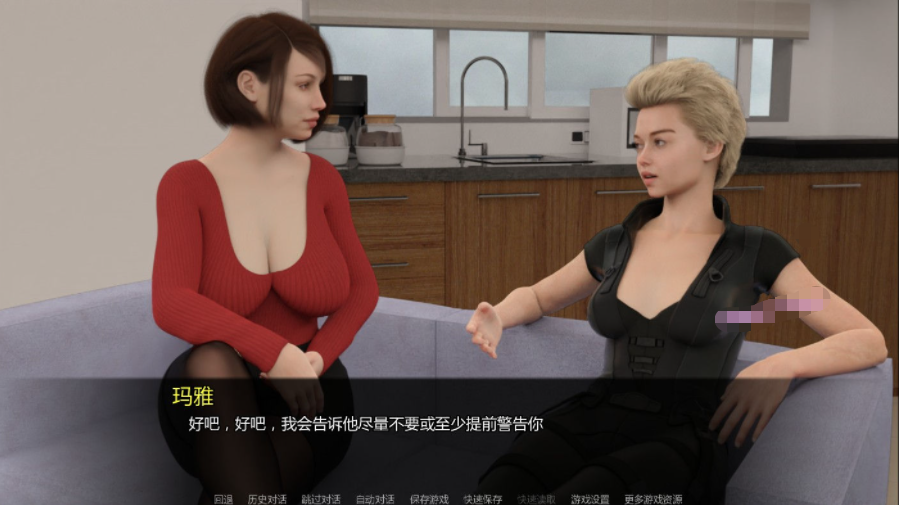Click the 回退 (rollback) button
Viewport: 899px width, 505px height.
point(223,498)
